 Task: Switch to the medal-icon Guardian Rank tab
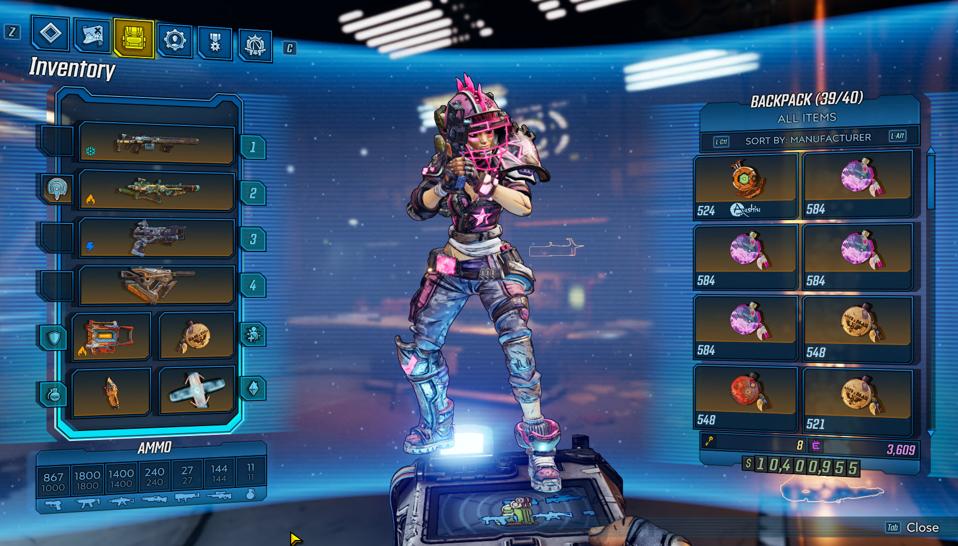pos(216,42)
